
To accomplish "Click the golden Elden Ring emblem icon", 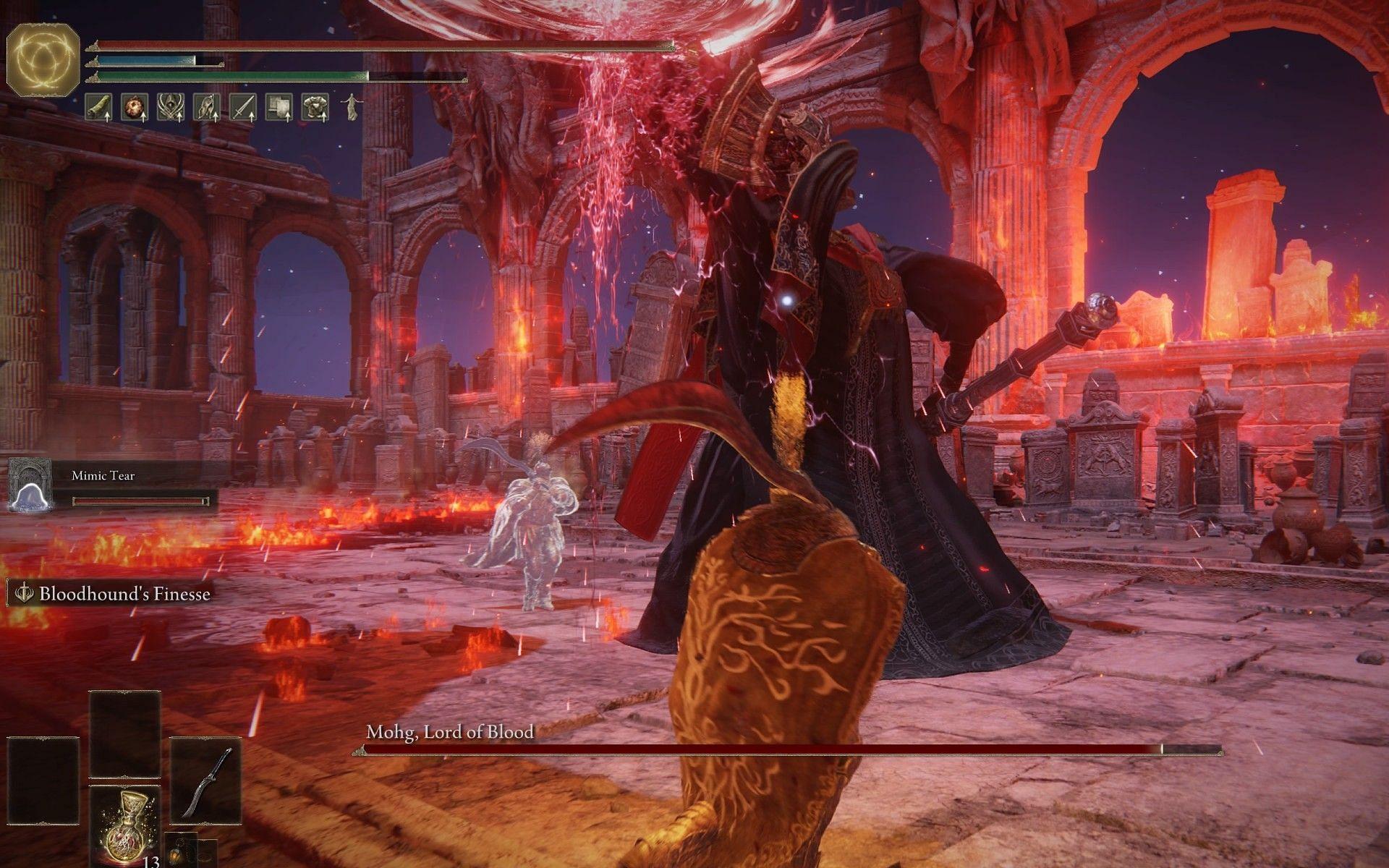I will click(43, 58).
